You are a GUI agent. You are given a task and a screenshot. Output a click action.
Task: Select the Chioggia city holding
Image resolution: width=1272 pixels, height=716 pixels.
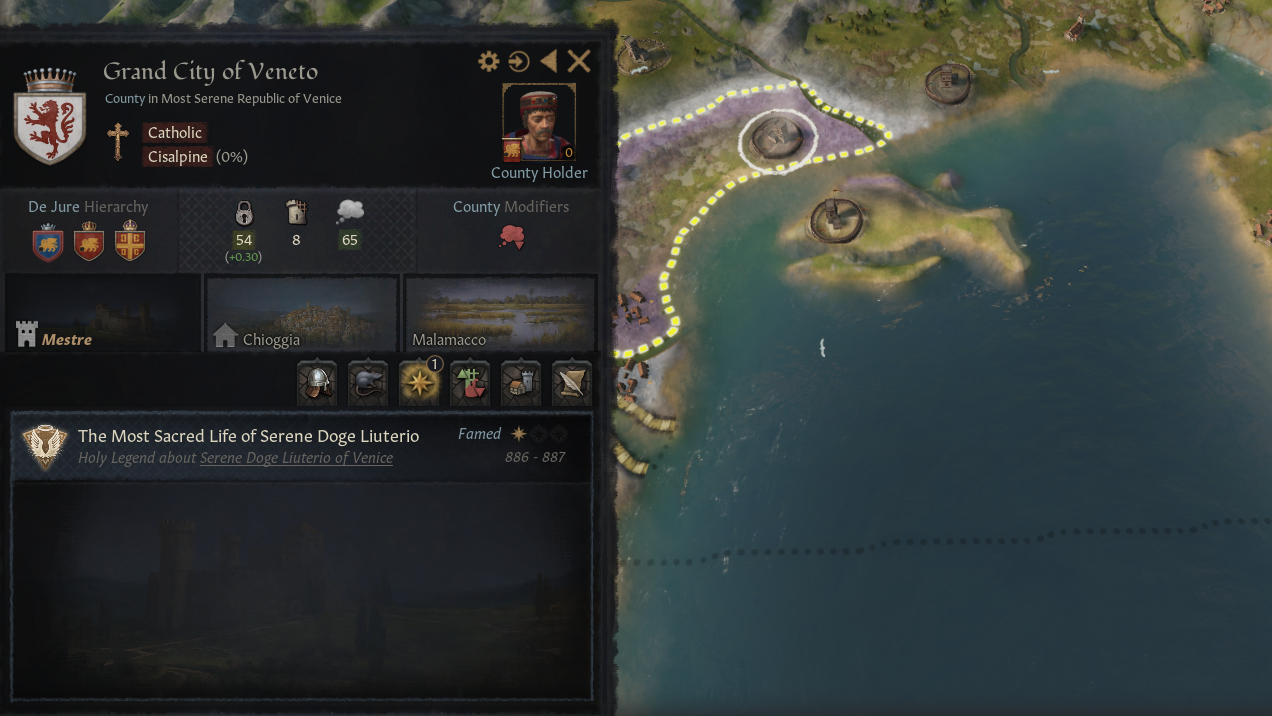point(301,314)
